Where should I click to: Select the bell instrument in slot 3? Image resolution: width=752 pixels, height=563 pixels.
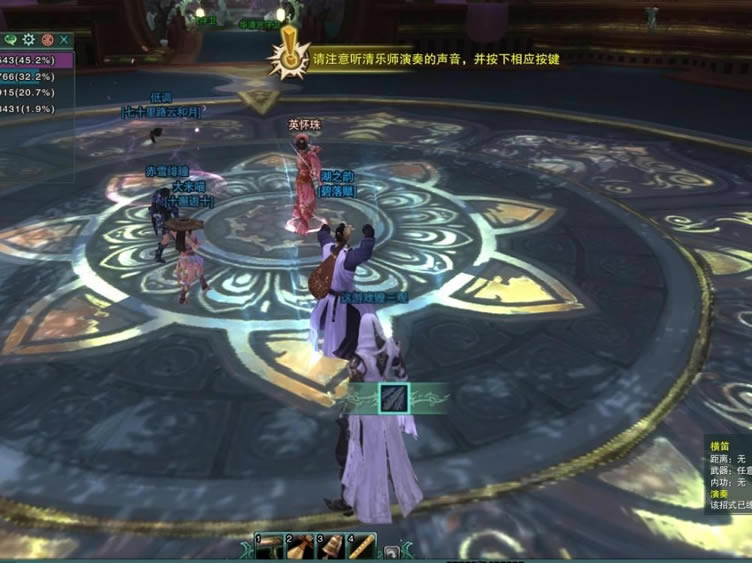(331, 546)
